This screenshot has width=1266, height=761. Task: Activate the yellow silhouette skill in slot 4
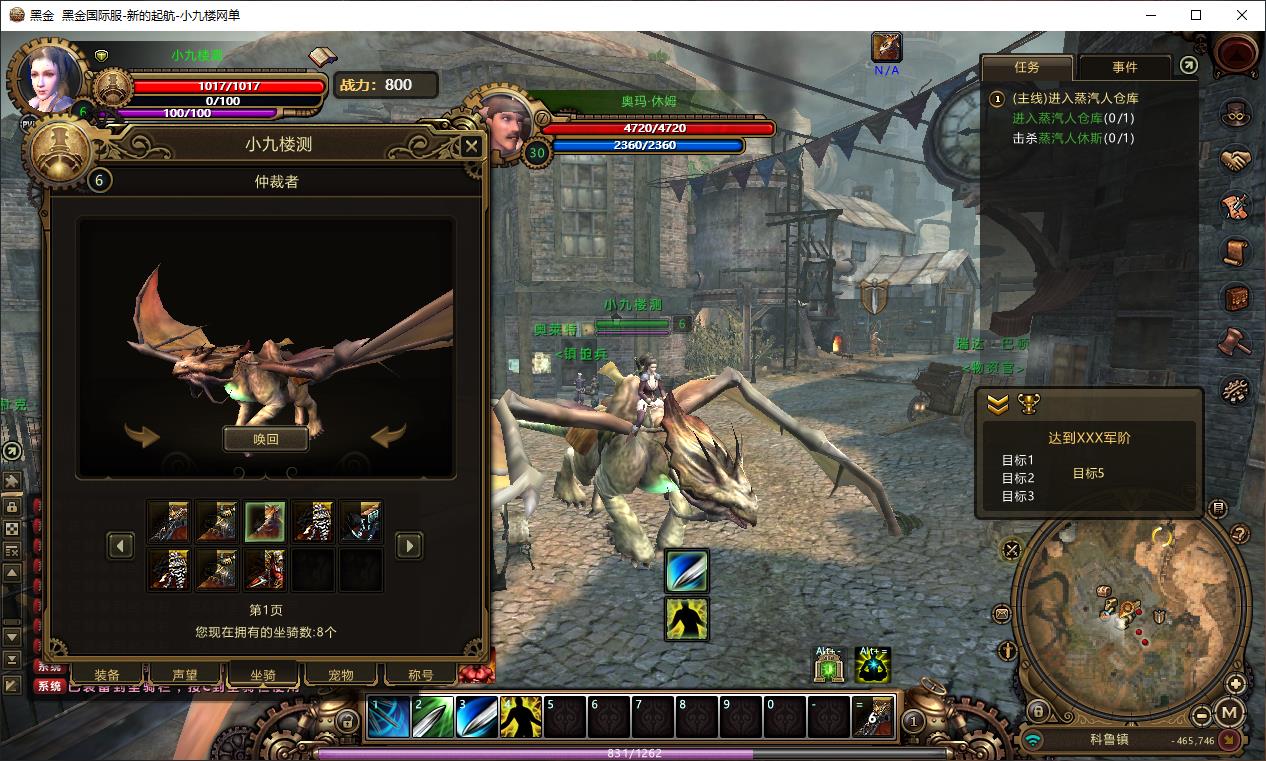click(x=520, y=718)
